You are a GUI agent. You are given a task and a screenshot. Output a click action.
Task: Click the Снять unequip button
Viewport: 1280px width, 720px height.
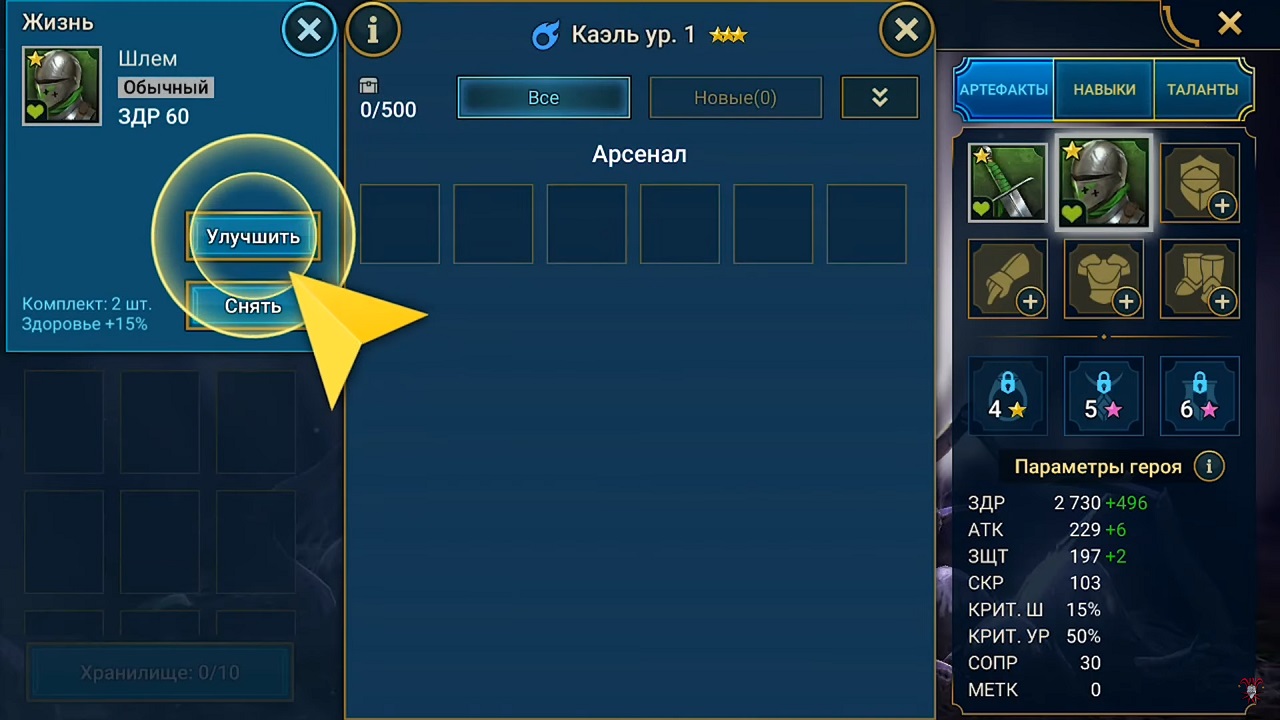(253, 306)
